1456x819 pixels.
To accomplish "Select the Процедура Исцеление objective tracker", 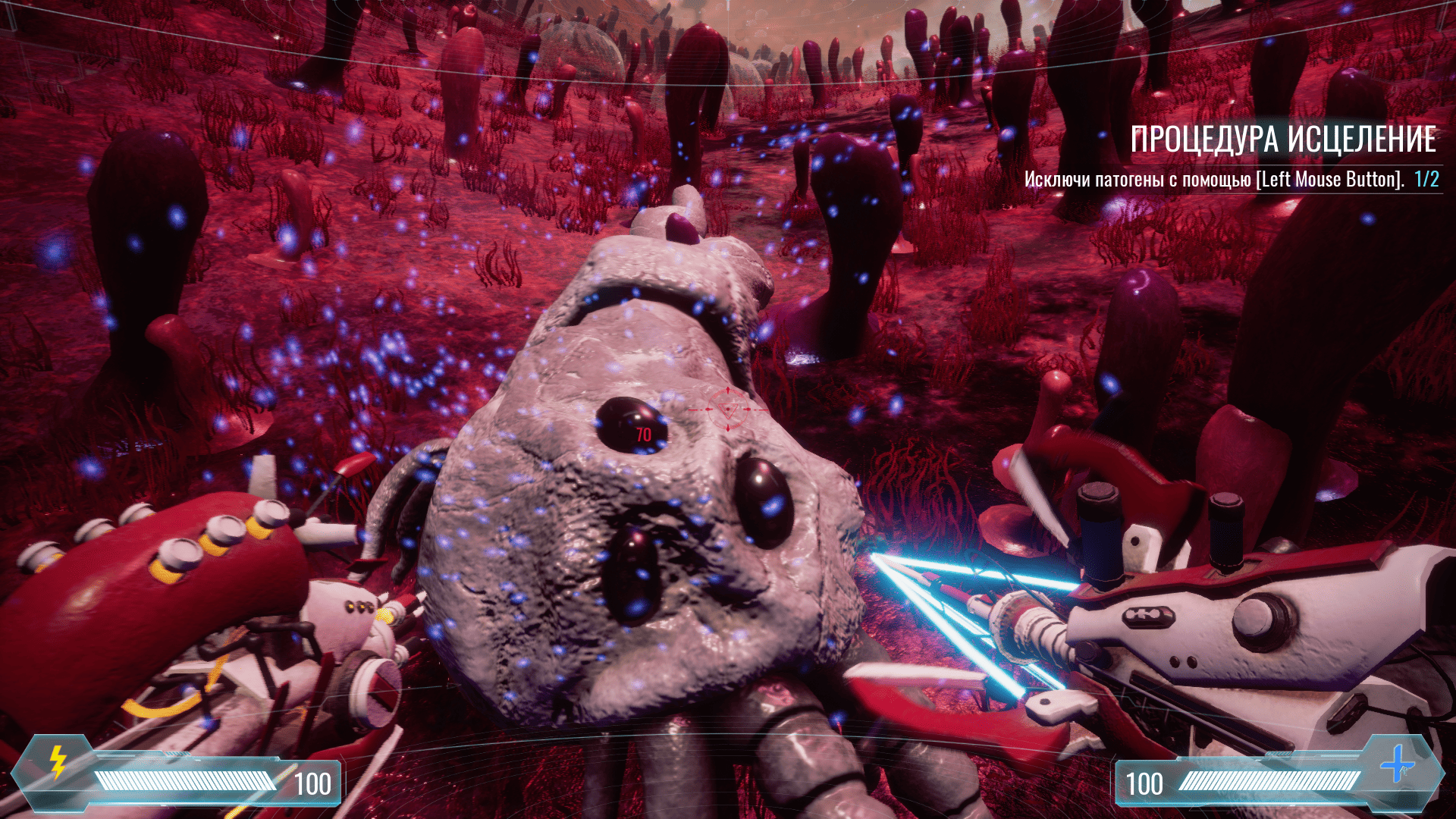I will tap(1283, 140).
